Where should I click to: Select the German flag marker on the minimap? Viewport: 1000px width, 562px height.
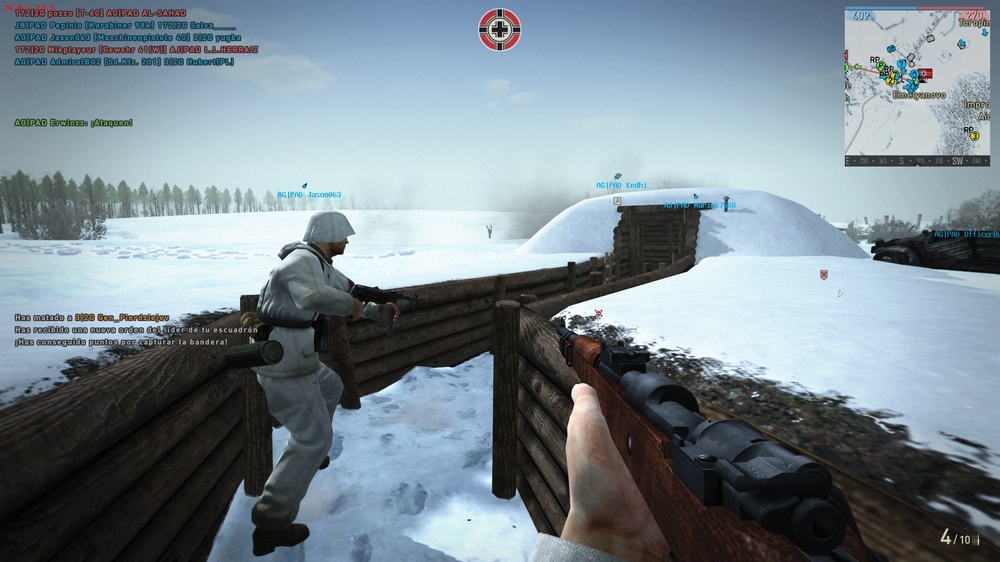point(925,74)
